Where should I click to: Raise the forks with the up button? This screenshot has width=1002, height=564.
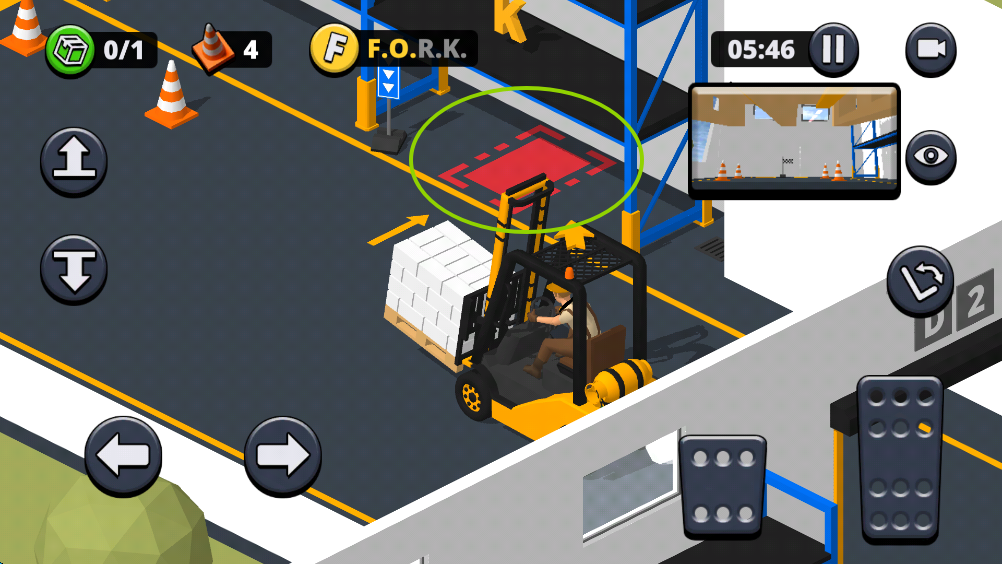(74, 161)
